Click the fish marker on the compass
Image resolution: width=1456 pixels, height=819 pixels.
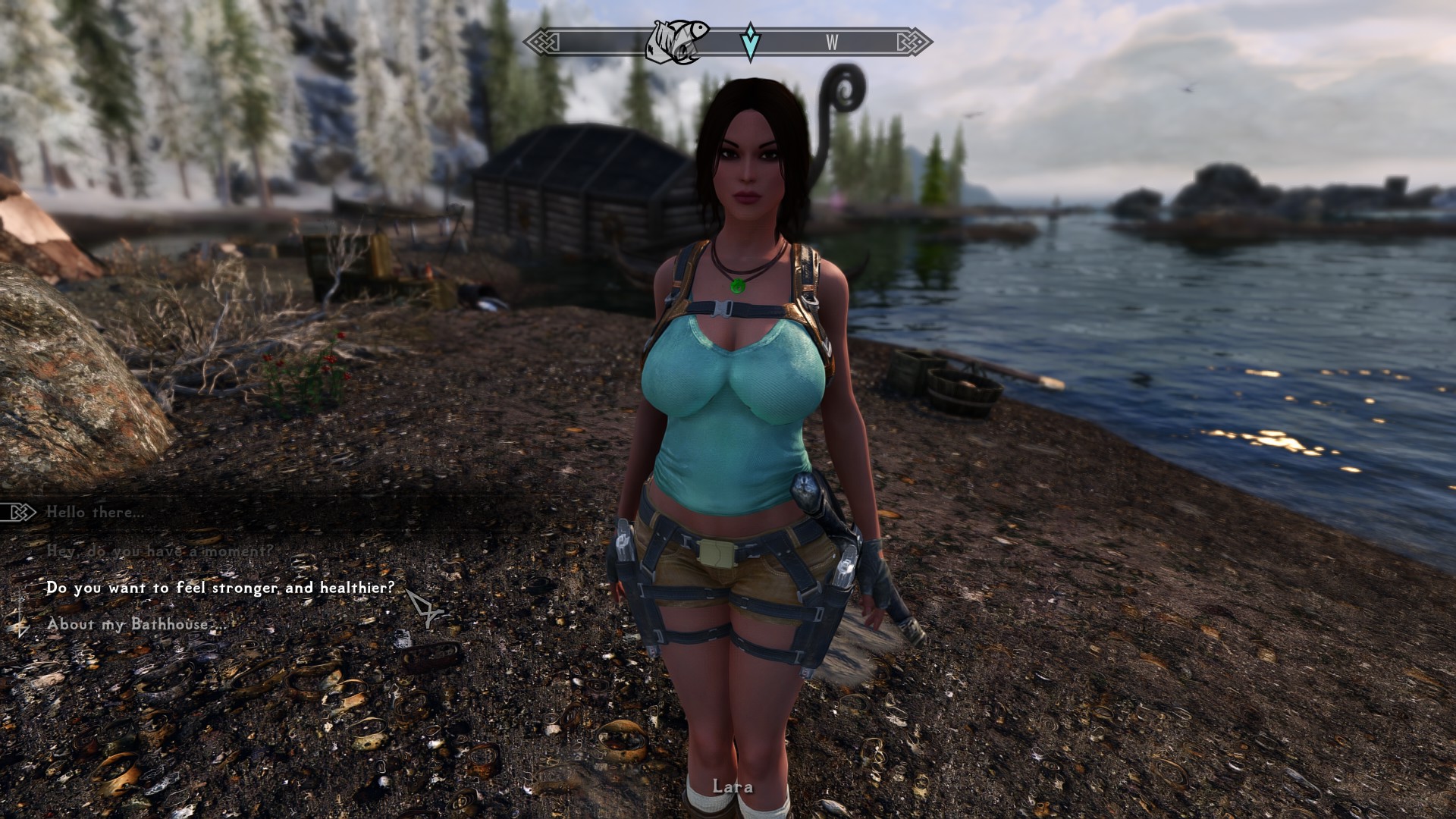pyautogui.click(x=677, y=41)
